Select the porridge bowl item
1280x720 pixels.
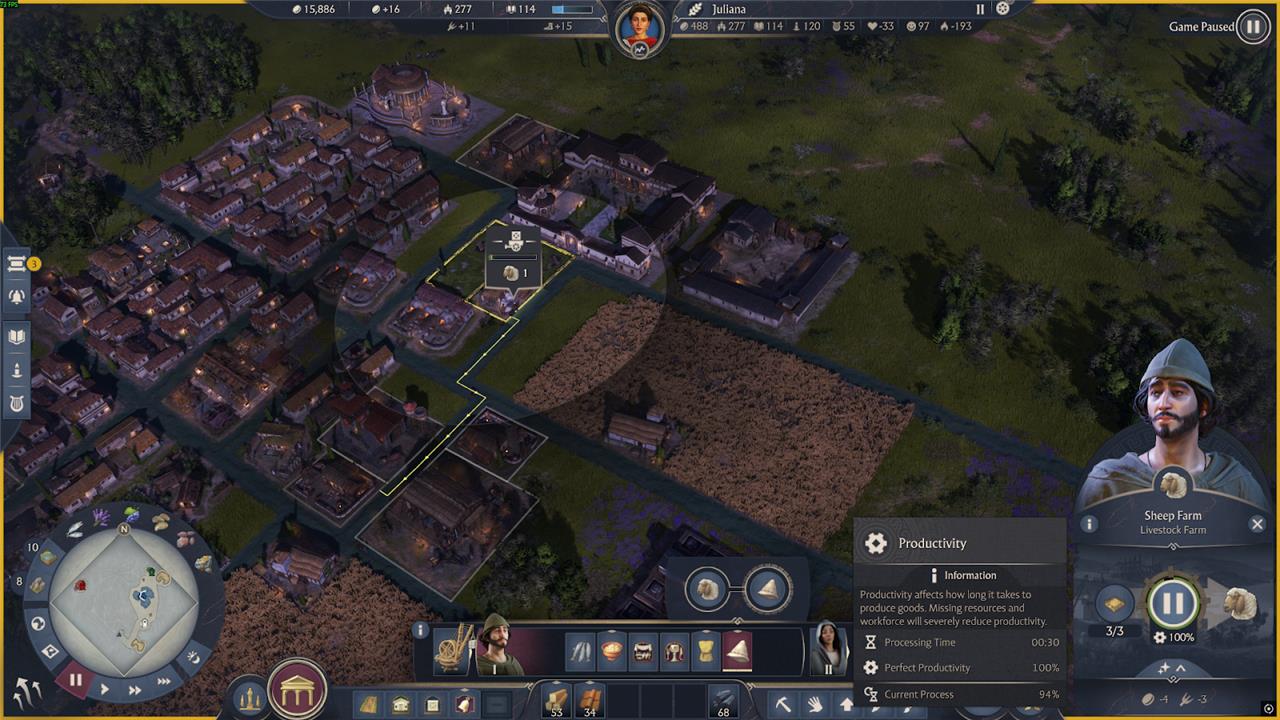611,652
